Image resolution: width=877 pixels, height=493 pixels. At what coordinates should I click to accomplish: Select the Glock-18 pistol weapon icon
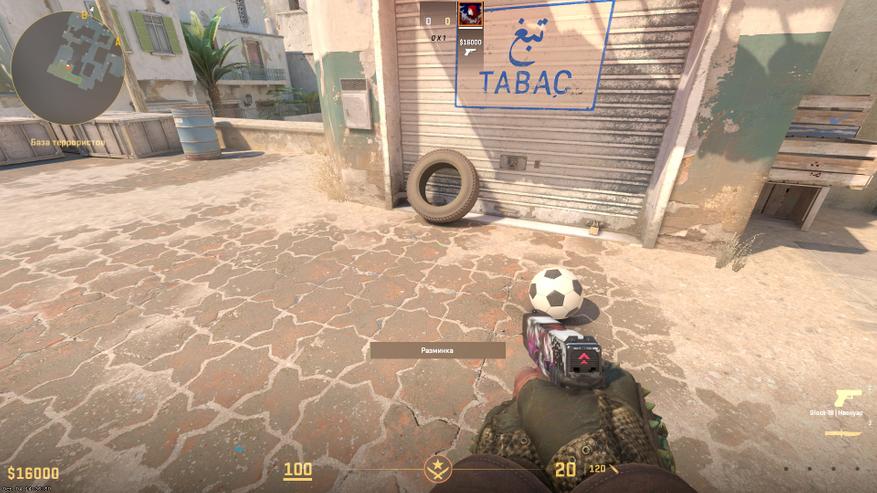[848, 397]
